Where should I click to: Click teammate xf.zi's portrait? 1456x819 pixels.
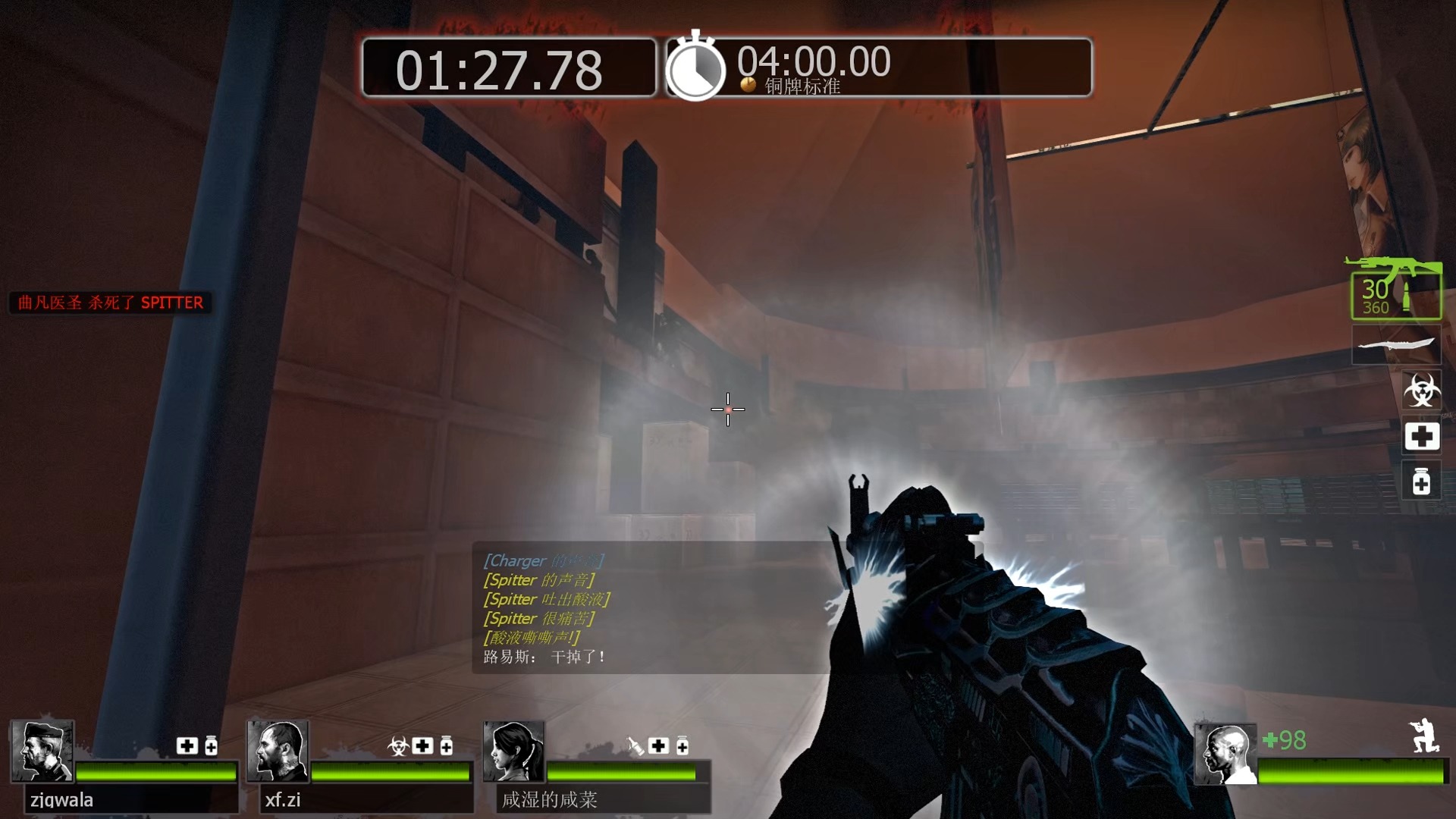[x=278, y=751]
